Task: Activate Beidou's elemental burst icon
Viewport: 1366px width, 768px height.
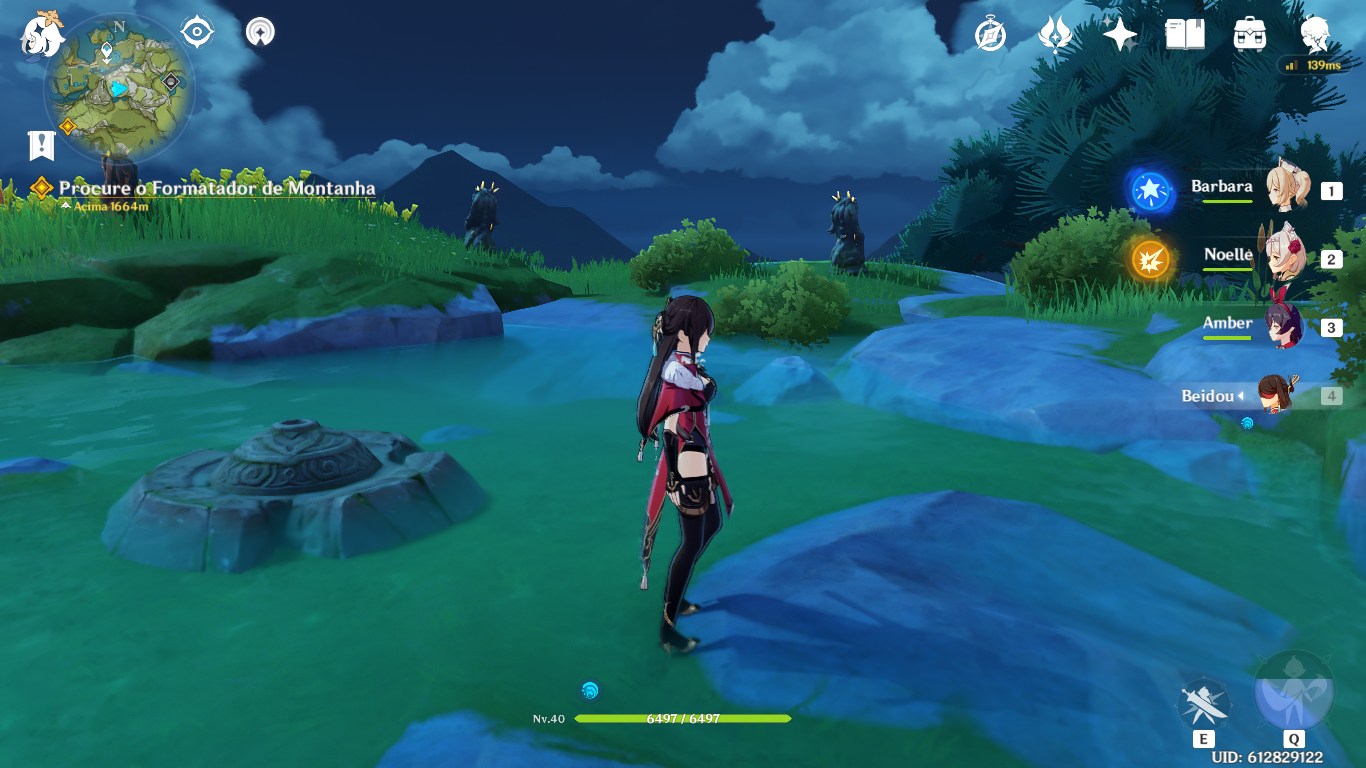Action: [x=1293, y=692]
